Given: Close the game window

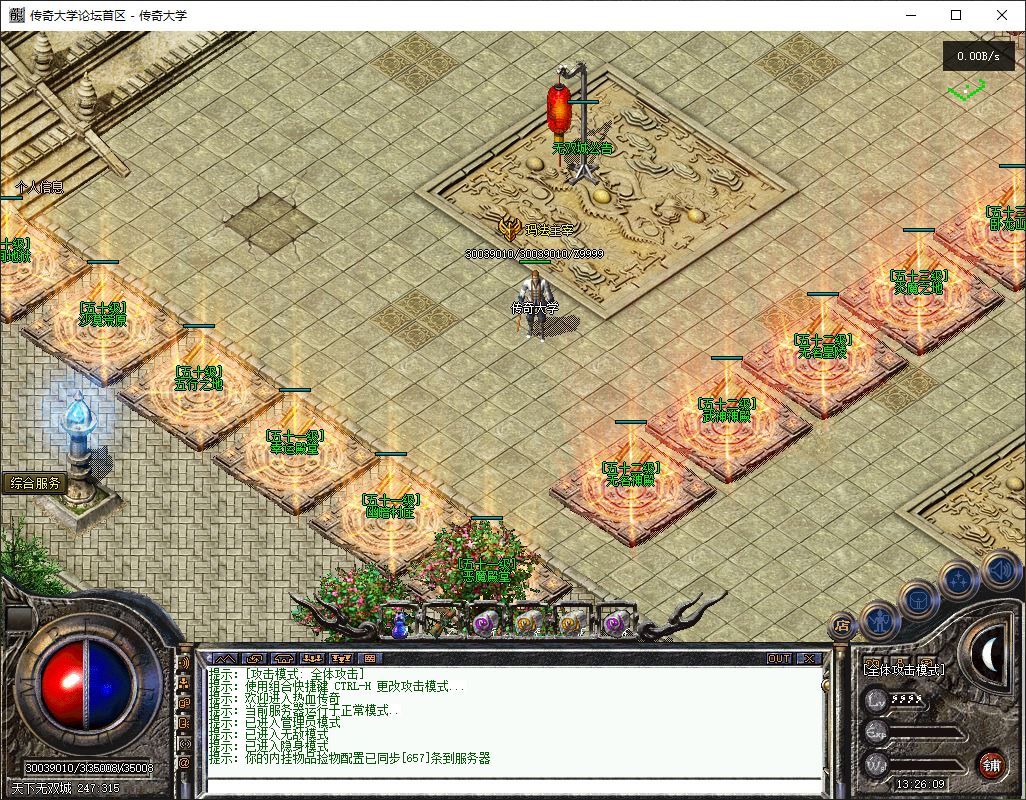Looking at the screenshot, I should [1002, 15].
